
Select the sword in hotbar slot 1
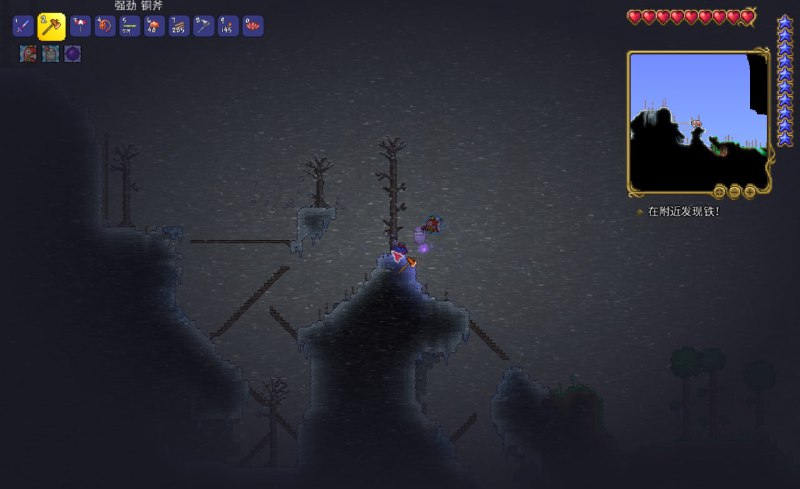23,26
